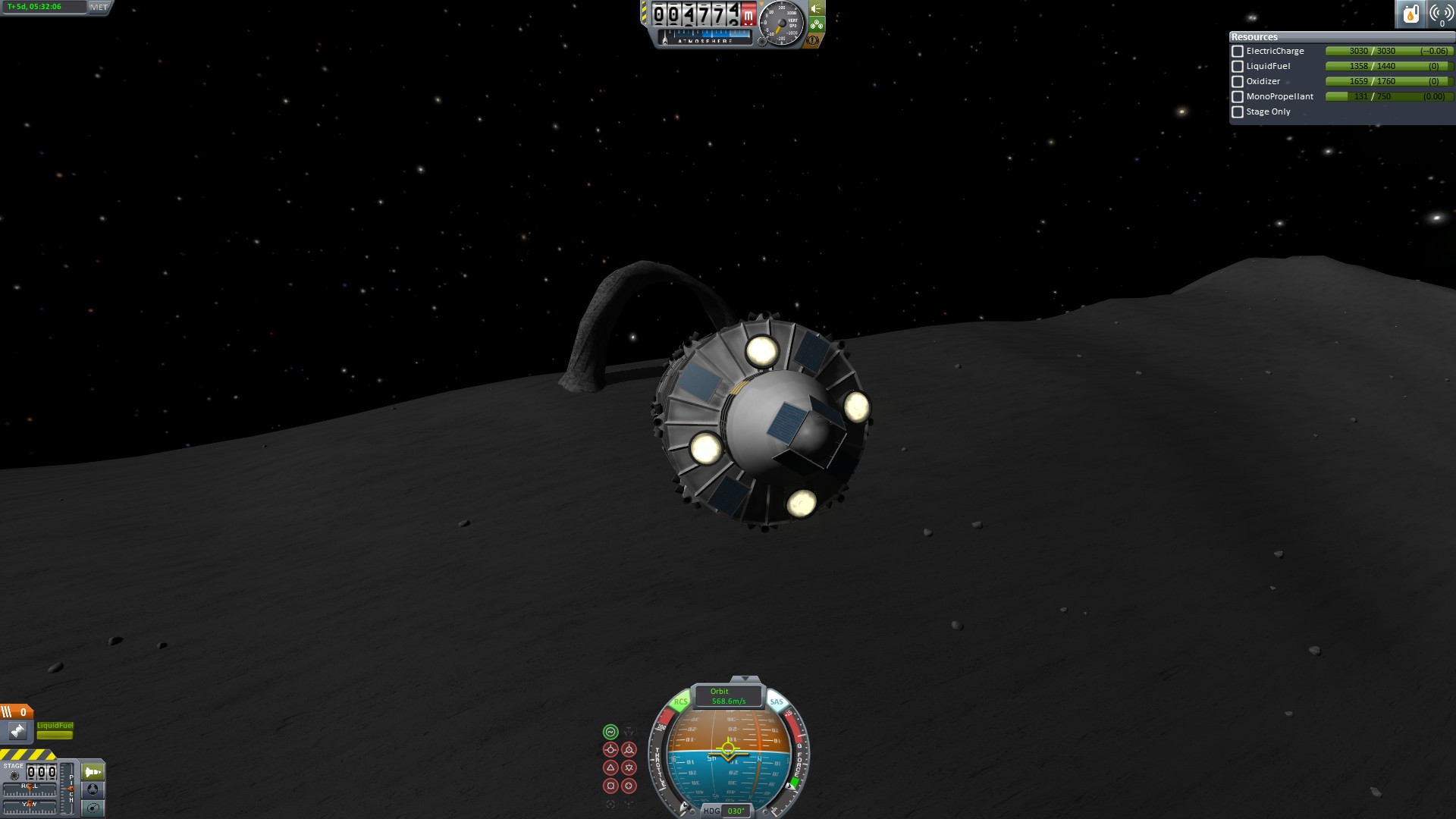Viewport: 1456px width, 819px height.
Task: Switch to staging mode with the rocket button
Action: (x=93, y=772)
